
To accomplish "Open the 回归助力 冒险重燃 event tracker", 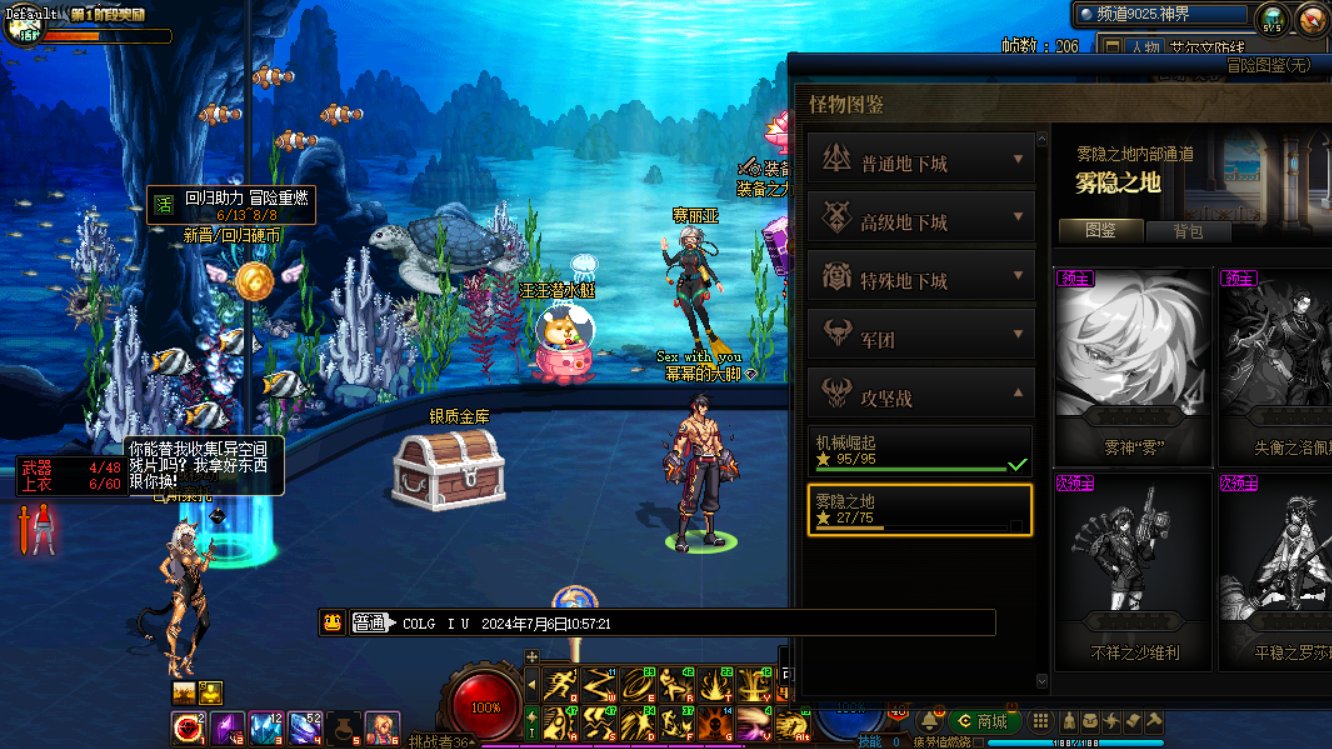I will click(230, 205).
